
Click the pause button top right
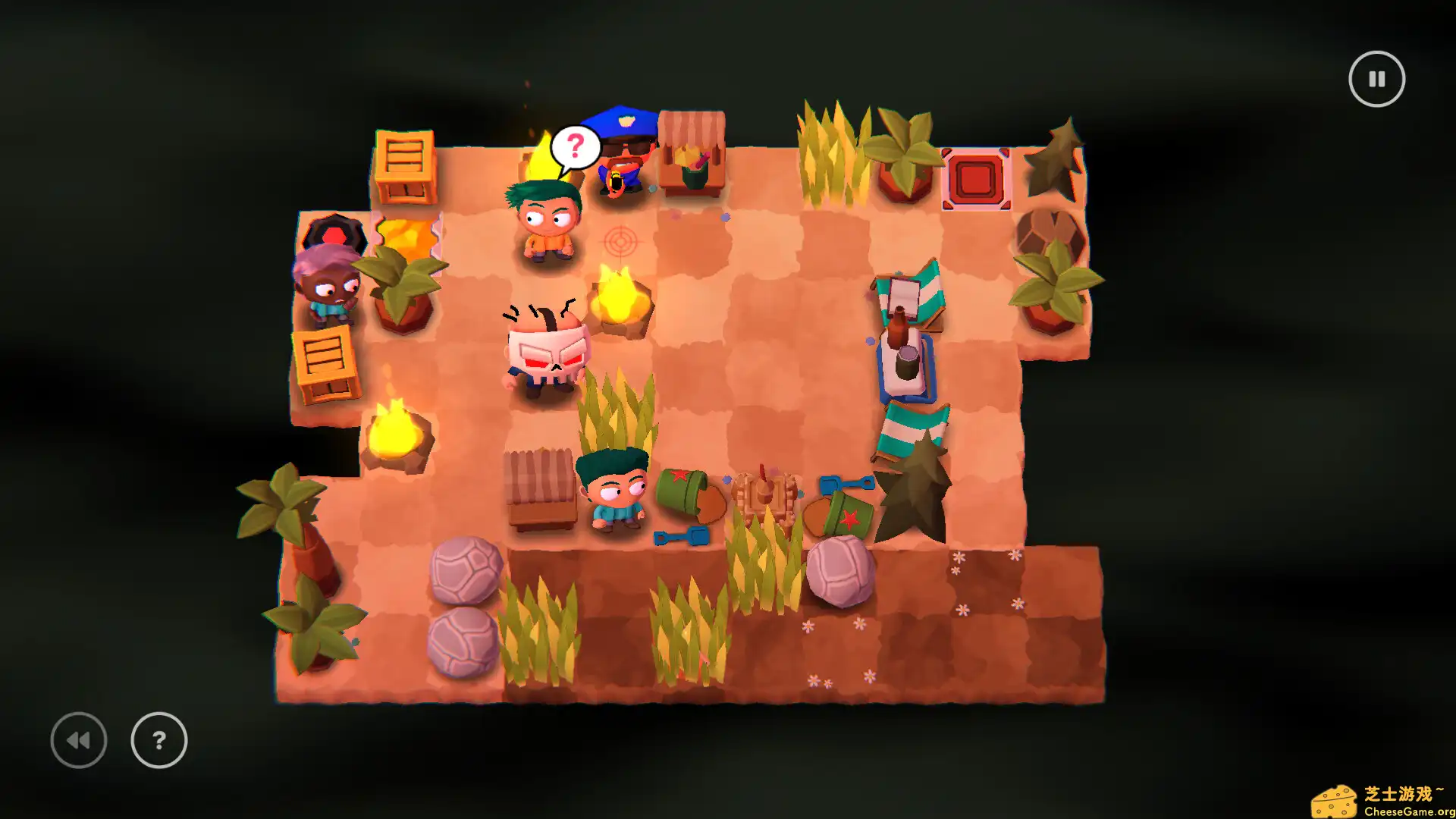tap(1377, 78)
